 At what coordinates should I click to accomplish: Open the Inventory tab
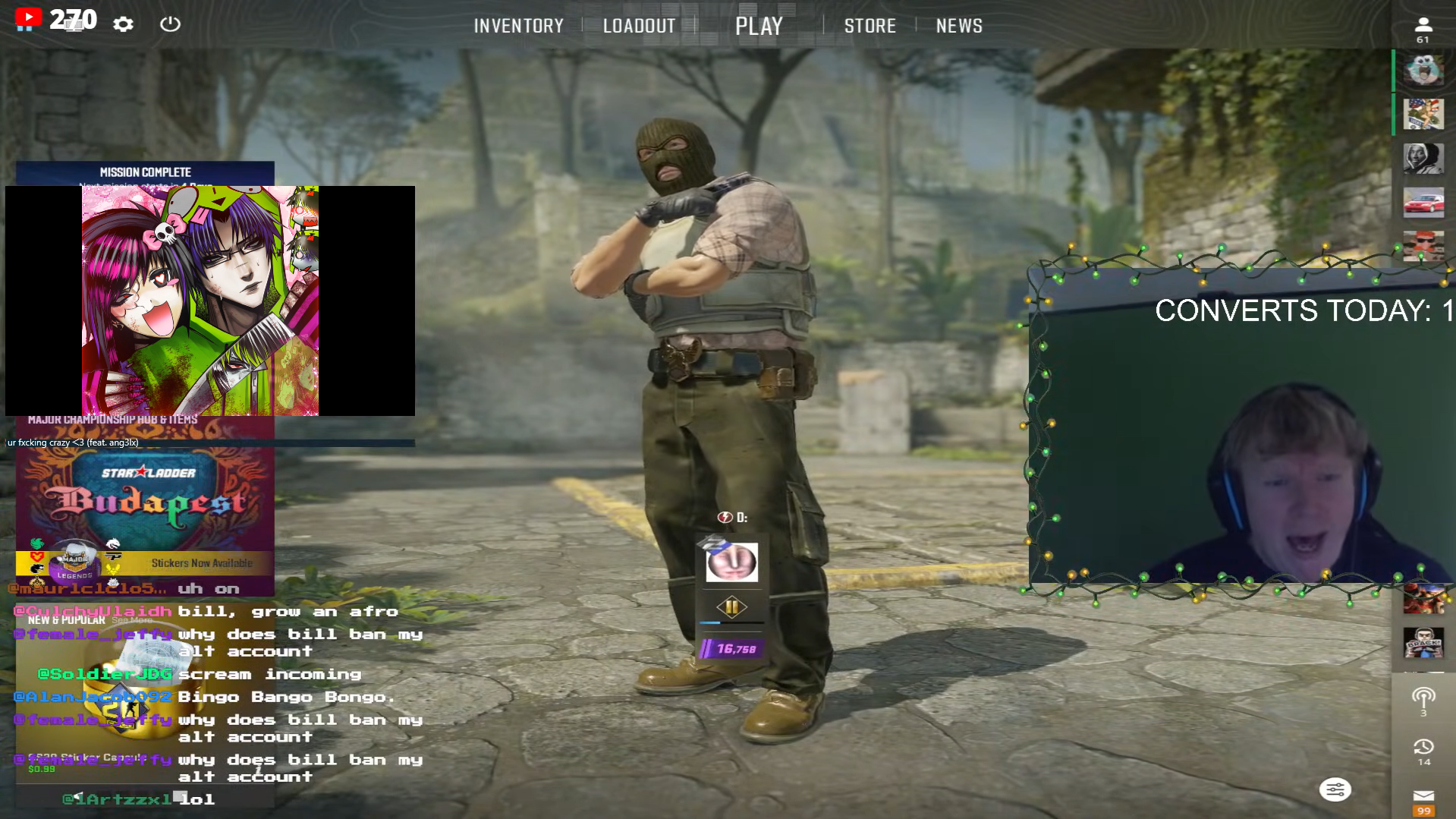click(x=518, y=26)
